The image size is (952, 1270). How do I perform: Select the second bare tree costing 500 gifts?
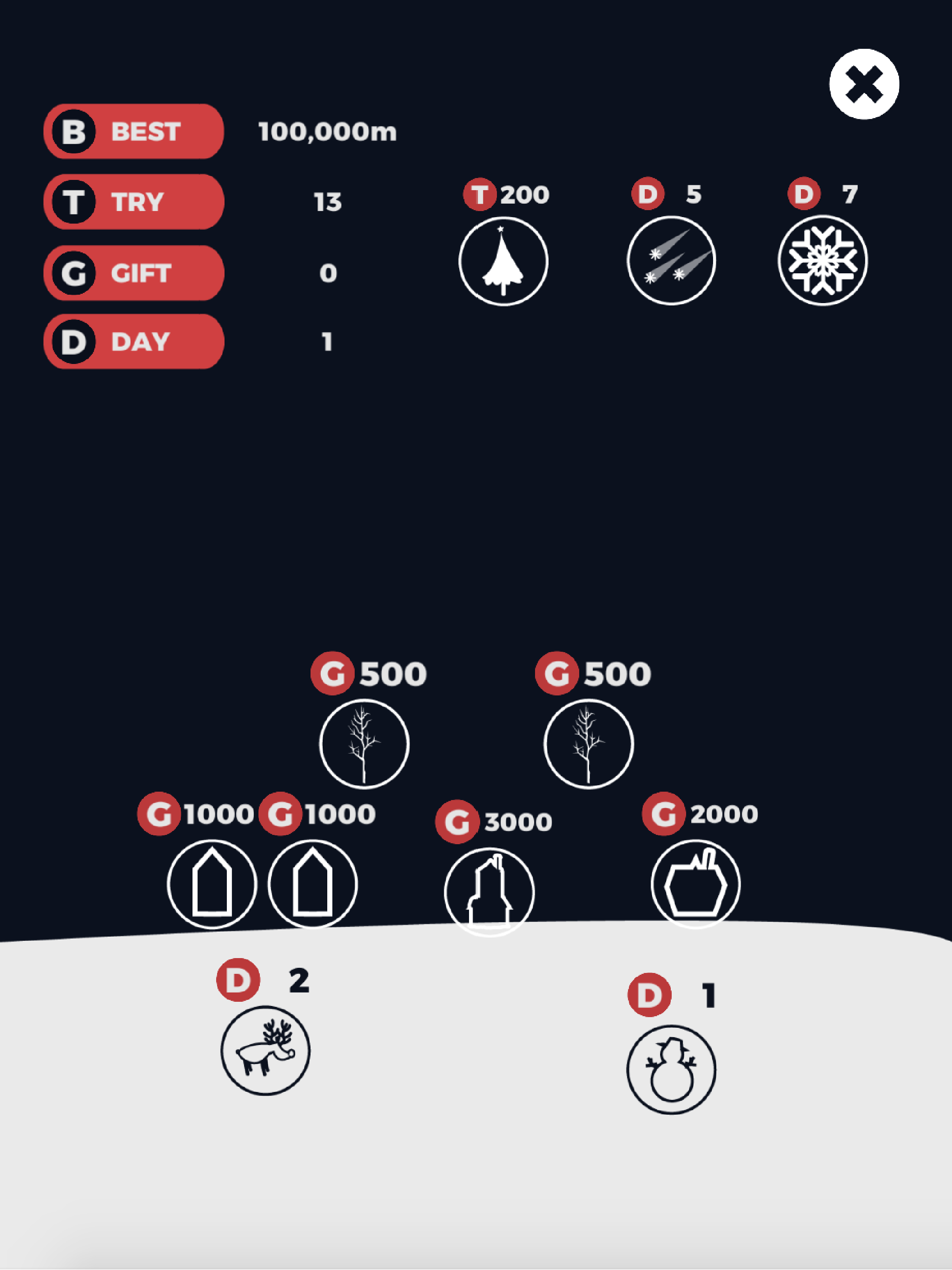click(x=587, y=743)
